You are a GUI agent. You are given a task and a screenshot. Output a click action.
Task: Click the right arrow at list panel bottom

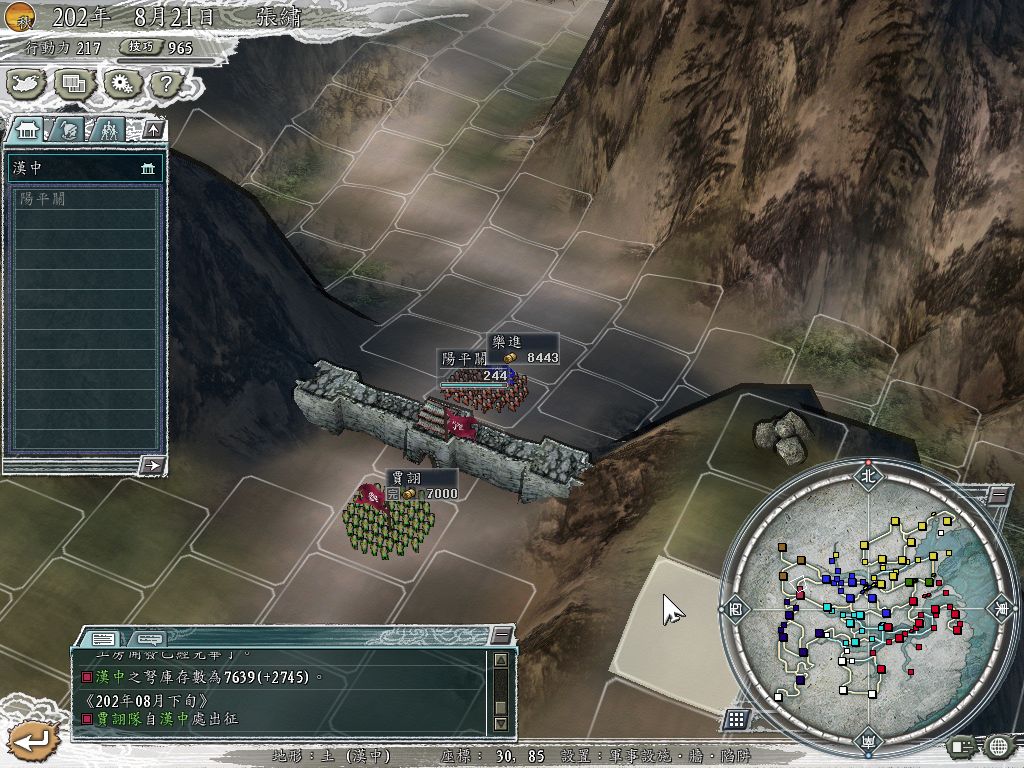tap(152, 464)
